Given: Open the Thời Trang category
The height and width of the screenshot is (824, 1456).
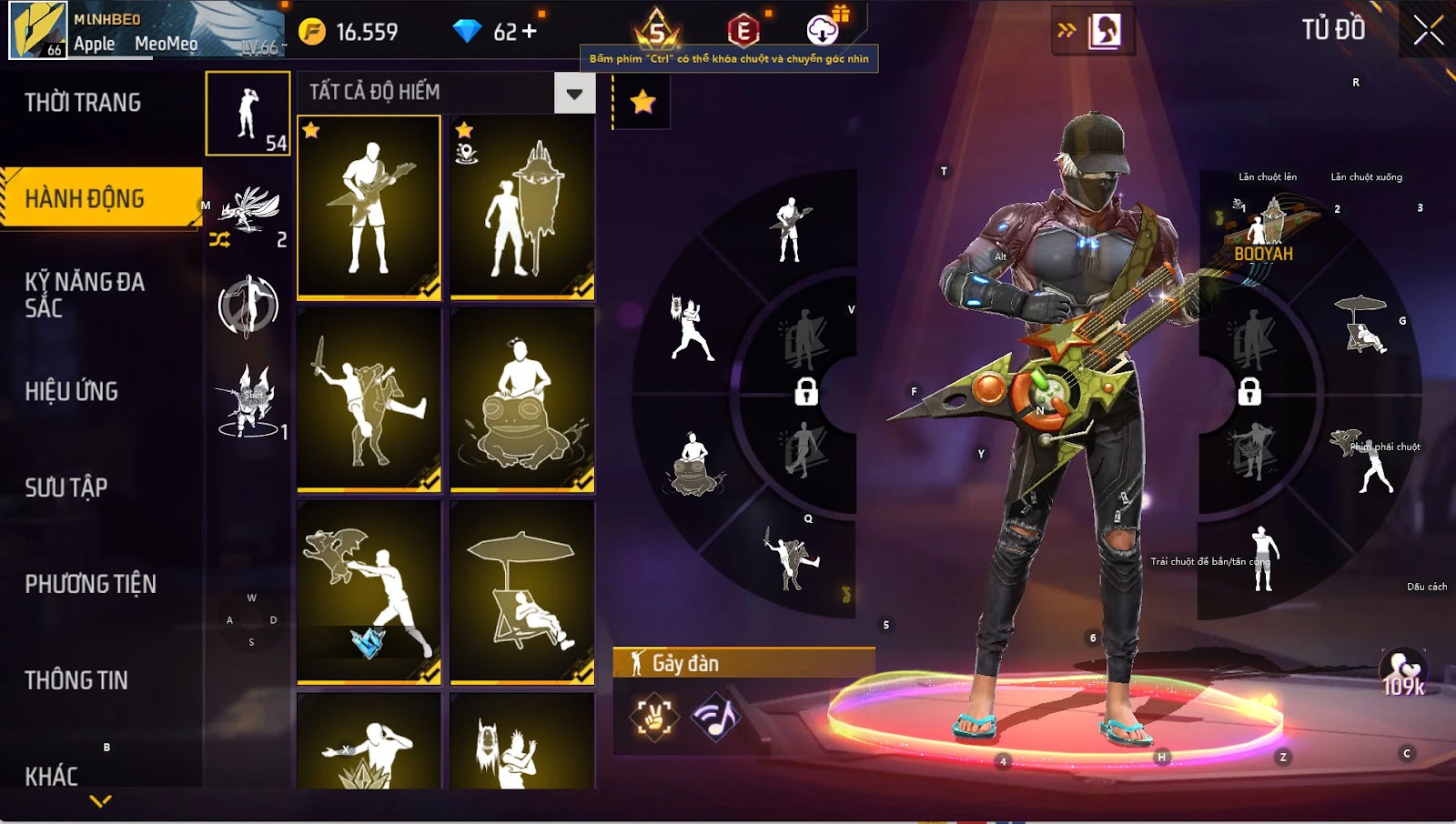Looking at the screenshot, I should pyautogui.click(x=83, y=103).
